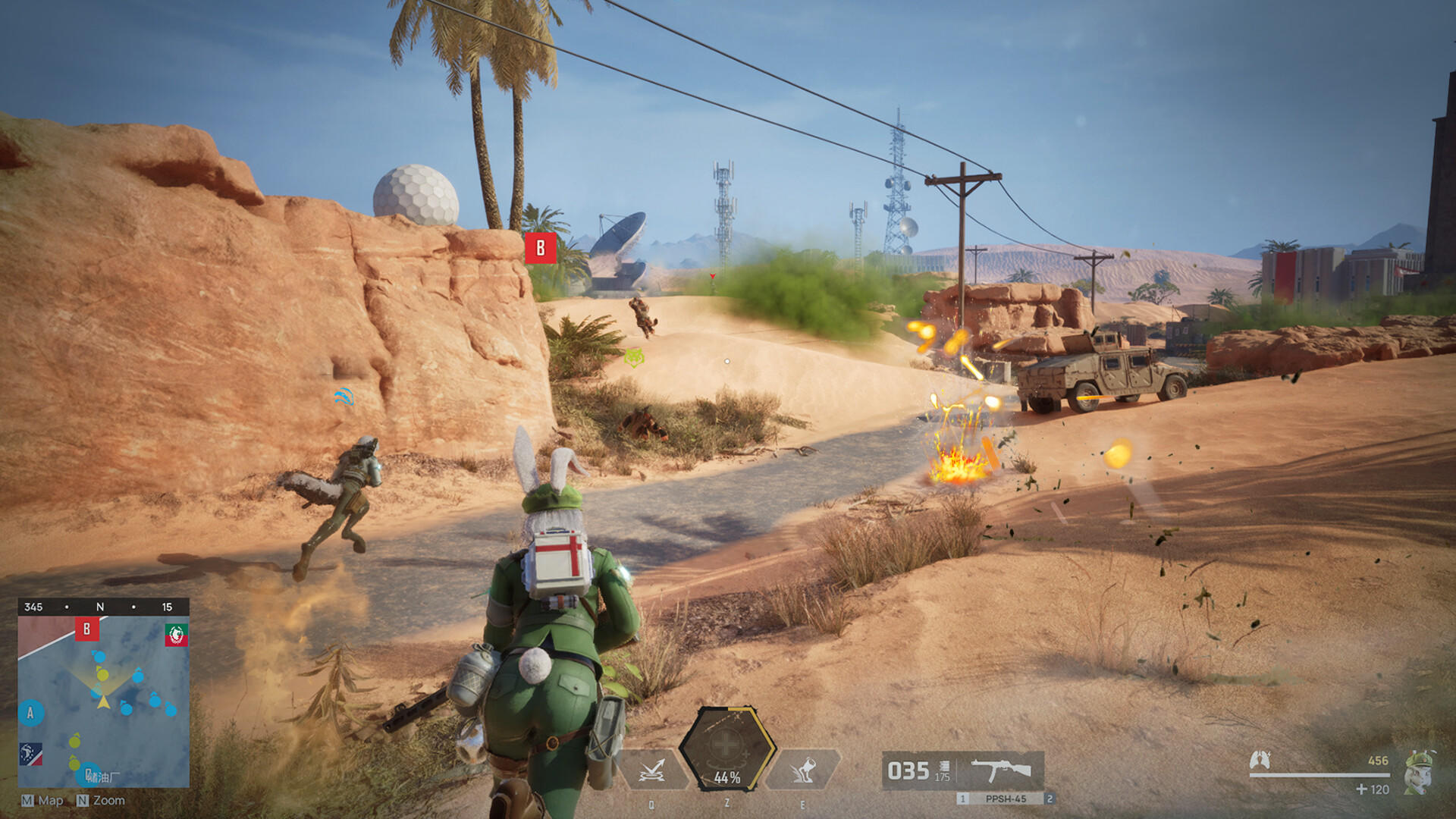Click the blue faction flag on the minimap
The height and width of the screenshot is (819, 1456).
[31, 754]
